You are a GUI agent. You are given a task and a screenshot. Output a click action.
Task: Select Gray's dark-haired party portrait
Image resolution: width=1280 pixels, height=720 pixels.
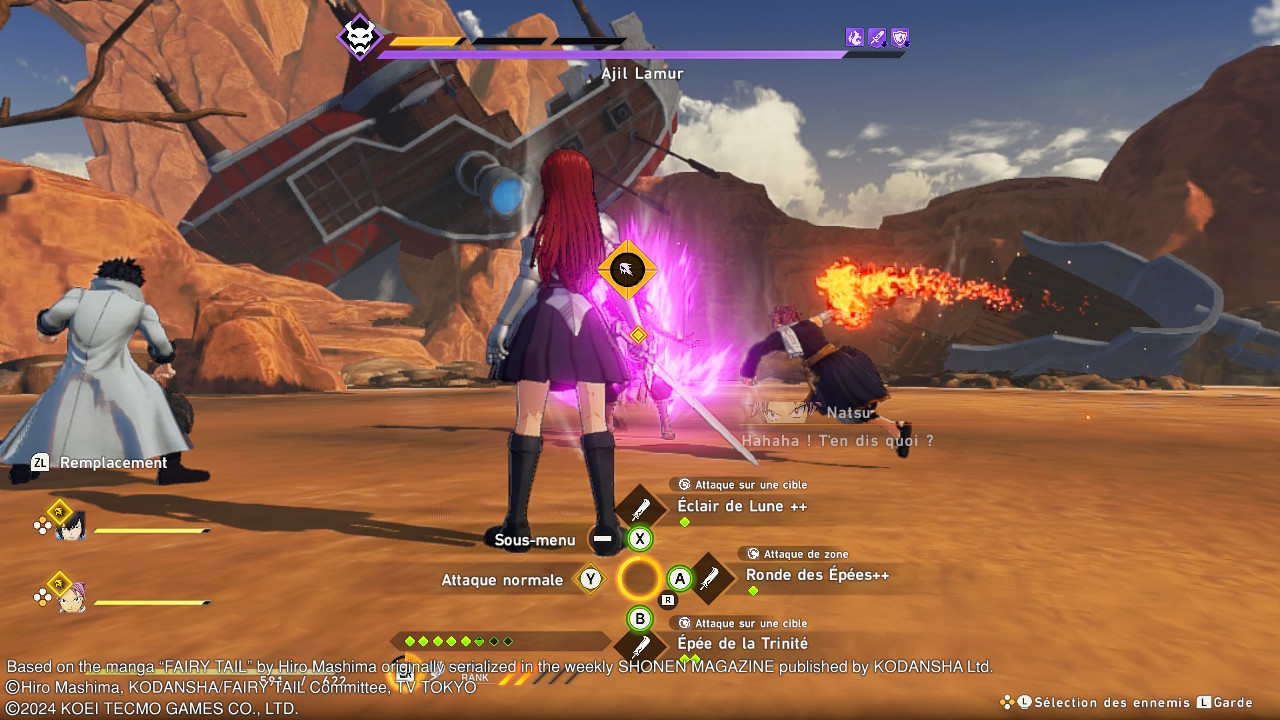pos(70,526)
